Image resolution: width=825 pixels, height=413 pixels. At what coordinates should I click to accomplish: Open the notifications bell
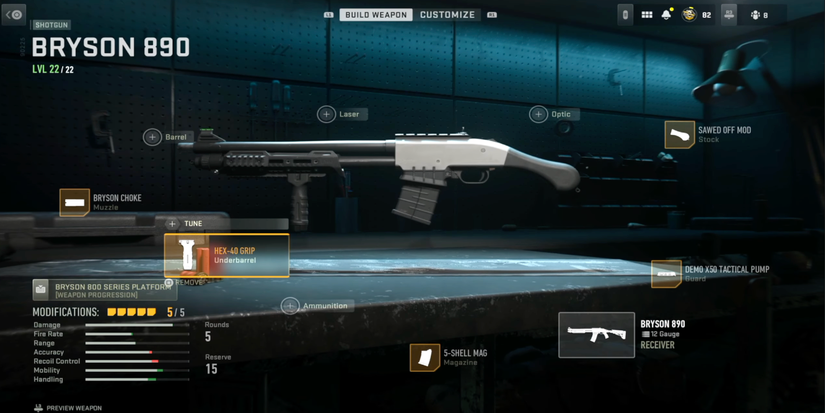(666, 15)
